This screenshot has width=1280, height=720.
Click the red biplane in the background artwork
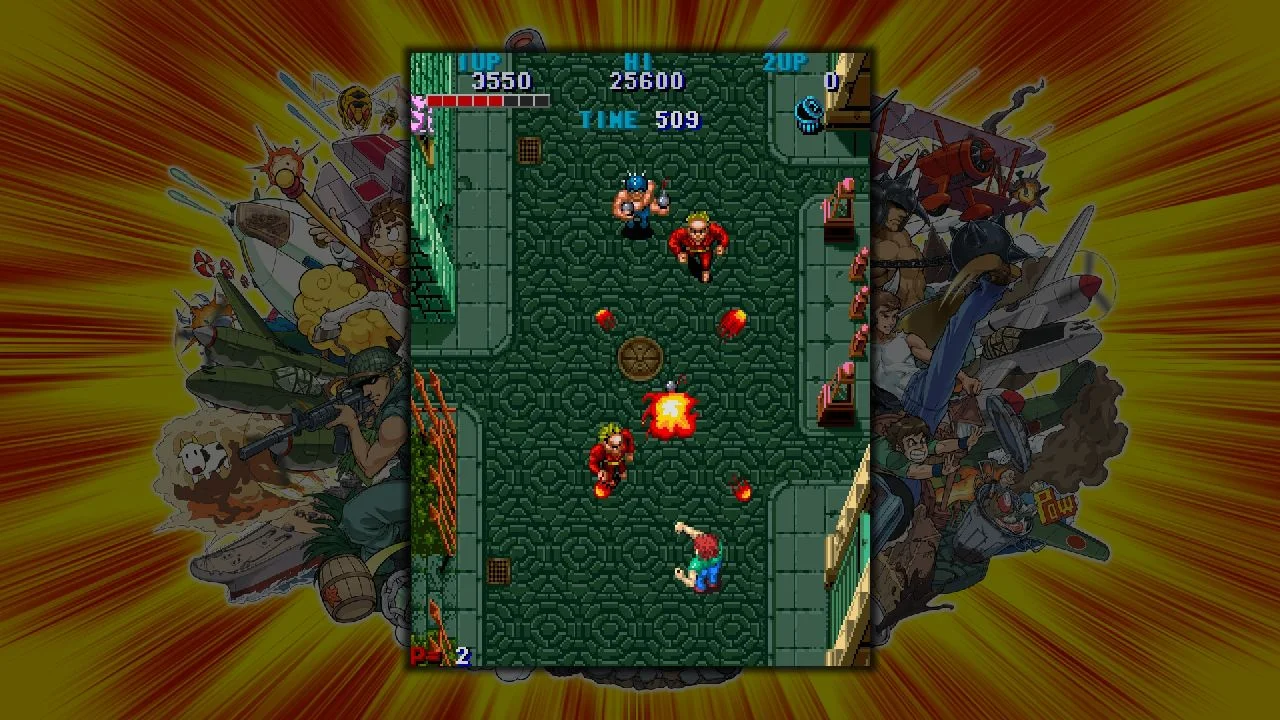pyautogui.click(x=960, y=170)
